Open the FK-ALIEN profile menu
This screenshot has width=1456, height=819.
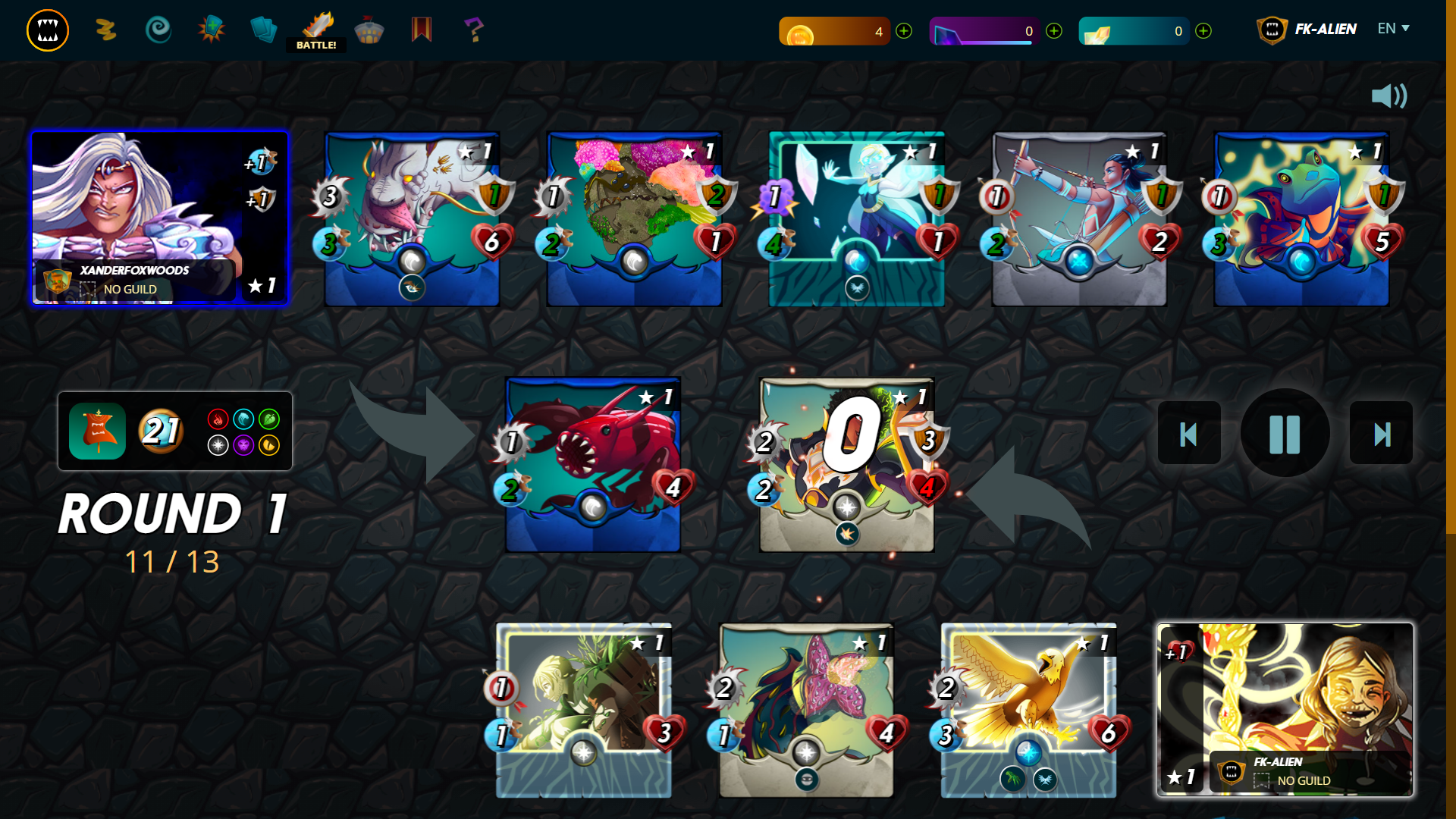tap(1306, 30)
